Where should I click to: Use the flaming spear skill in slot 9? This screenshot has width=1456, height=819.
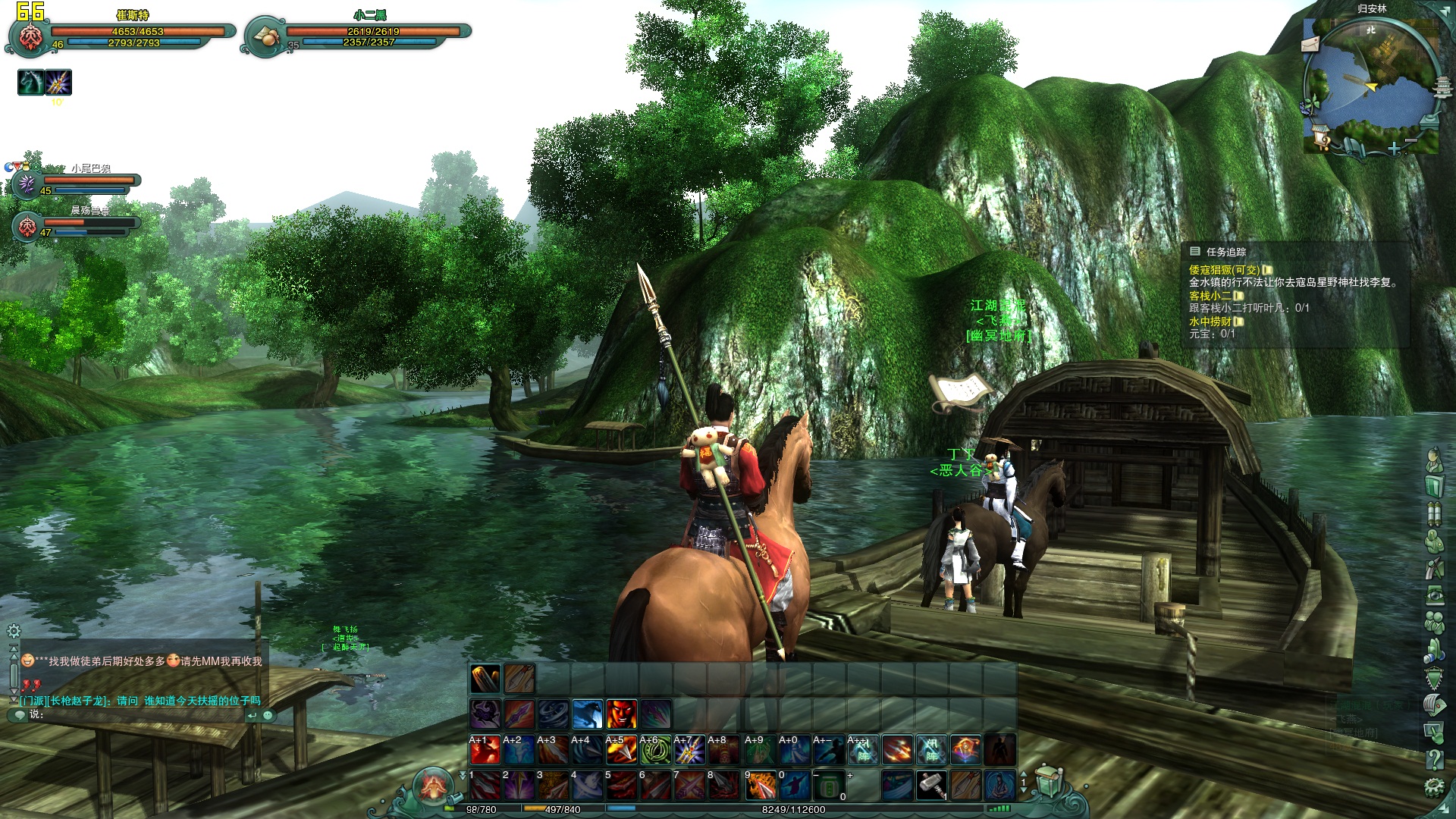(x=760, y=786)
